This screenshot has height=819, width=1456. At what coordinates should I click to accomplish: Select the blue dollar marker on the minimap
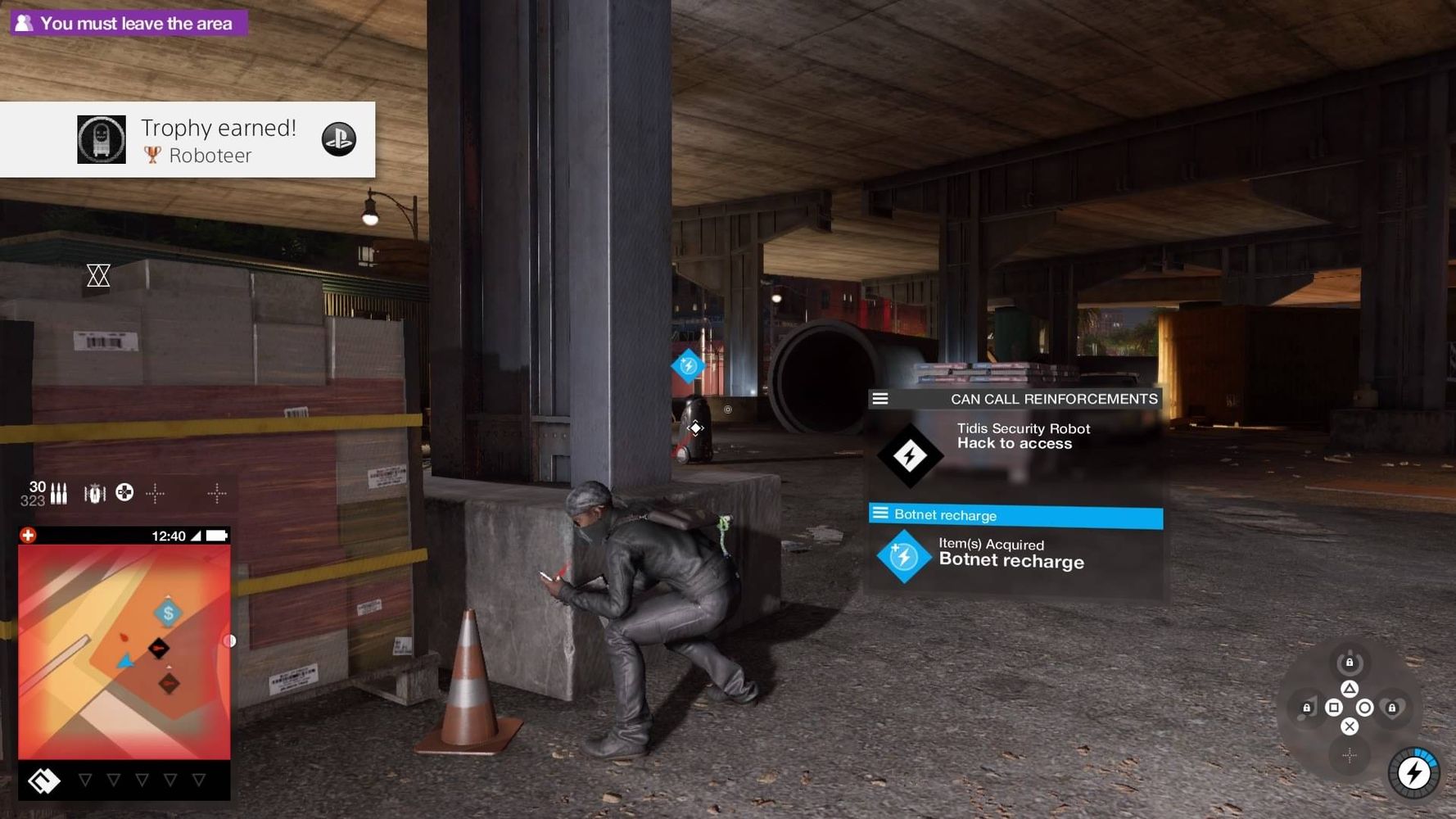168,613
